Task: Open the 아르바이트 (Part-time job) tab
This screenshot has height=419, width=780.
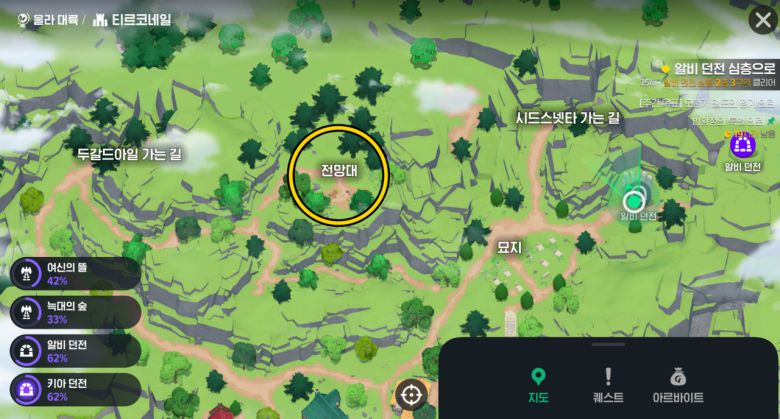Action: [678, 385]
